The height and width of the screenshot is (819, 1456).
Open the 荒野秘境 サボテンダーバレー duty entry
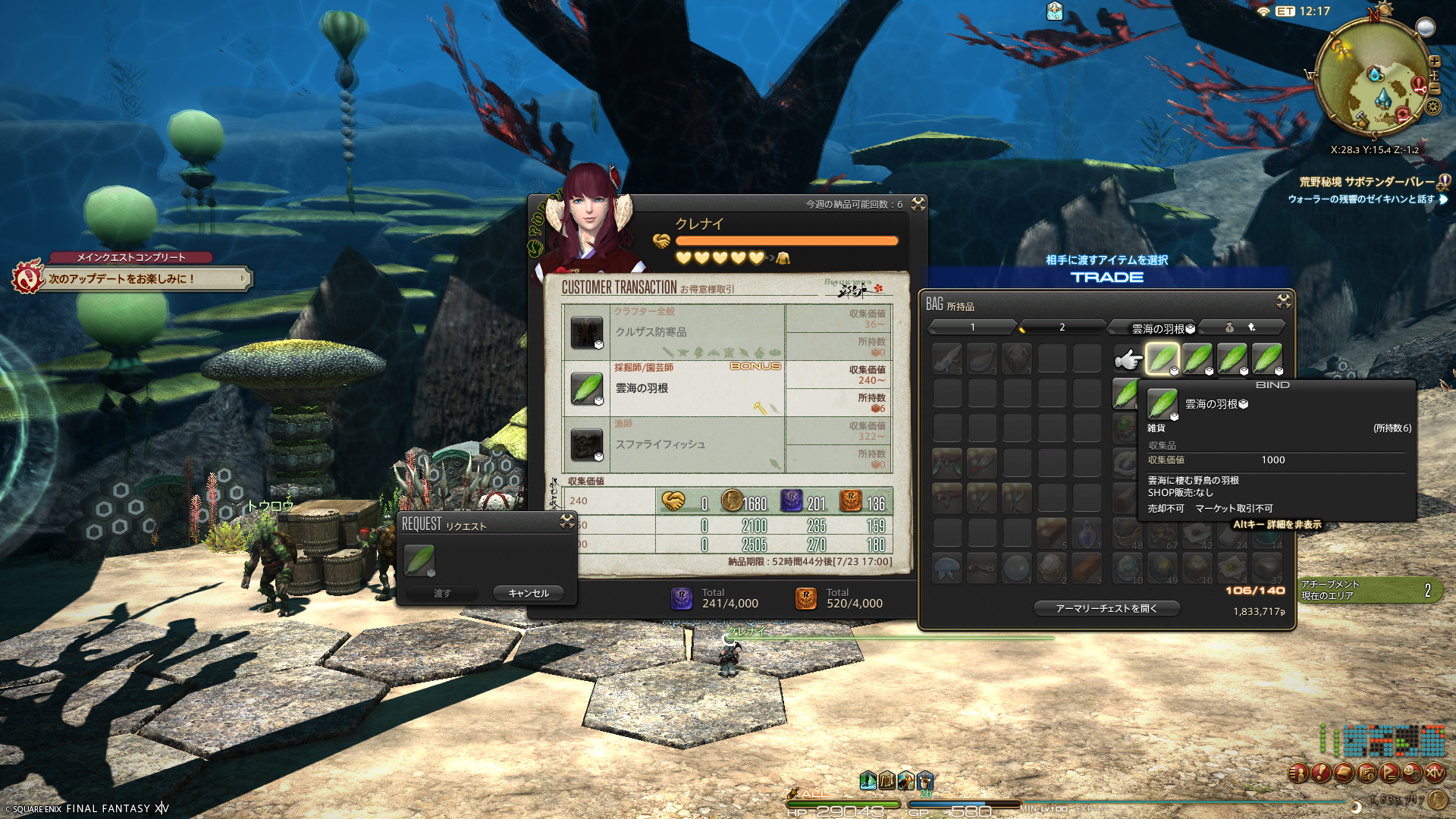pos(1367,182)
